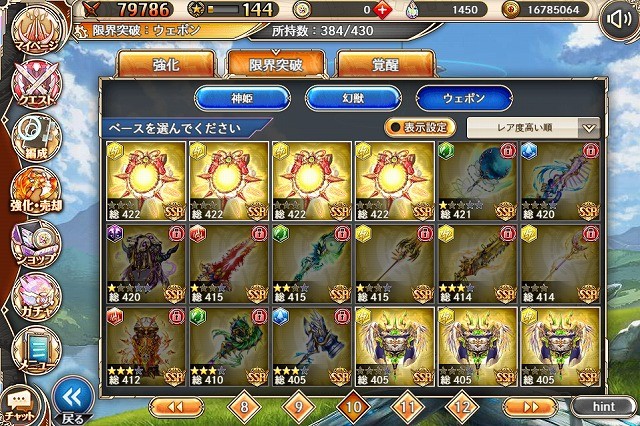Go to page 8
This screenshot has height=426, width=640.
(243, 407)
